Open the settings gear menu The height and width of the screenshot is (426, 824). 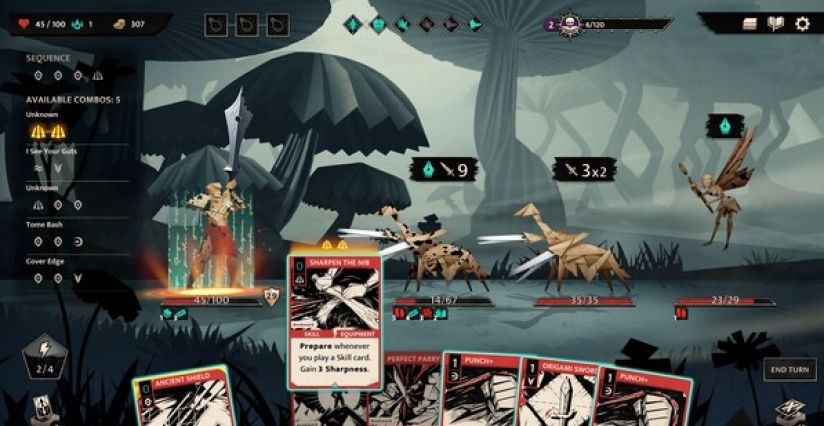click(802, 24)
